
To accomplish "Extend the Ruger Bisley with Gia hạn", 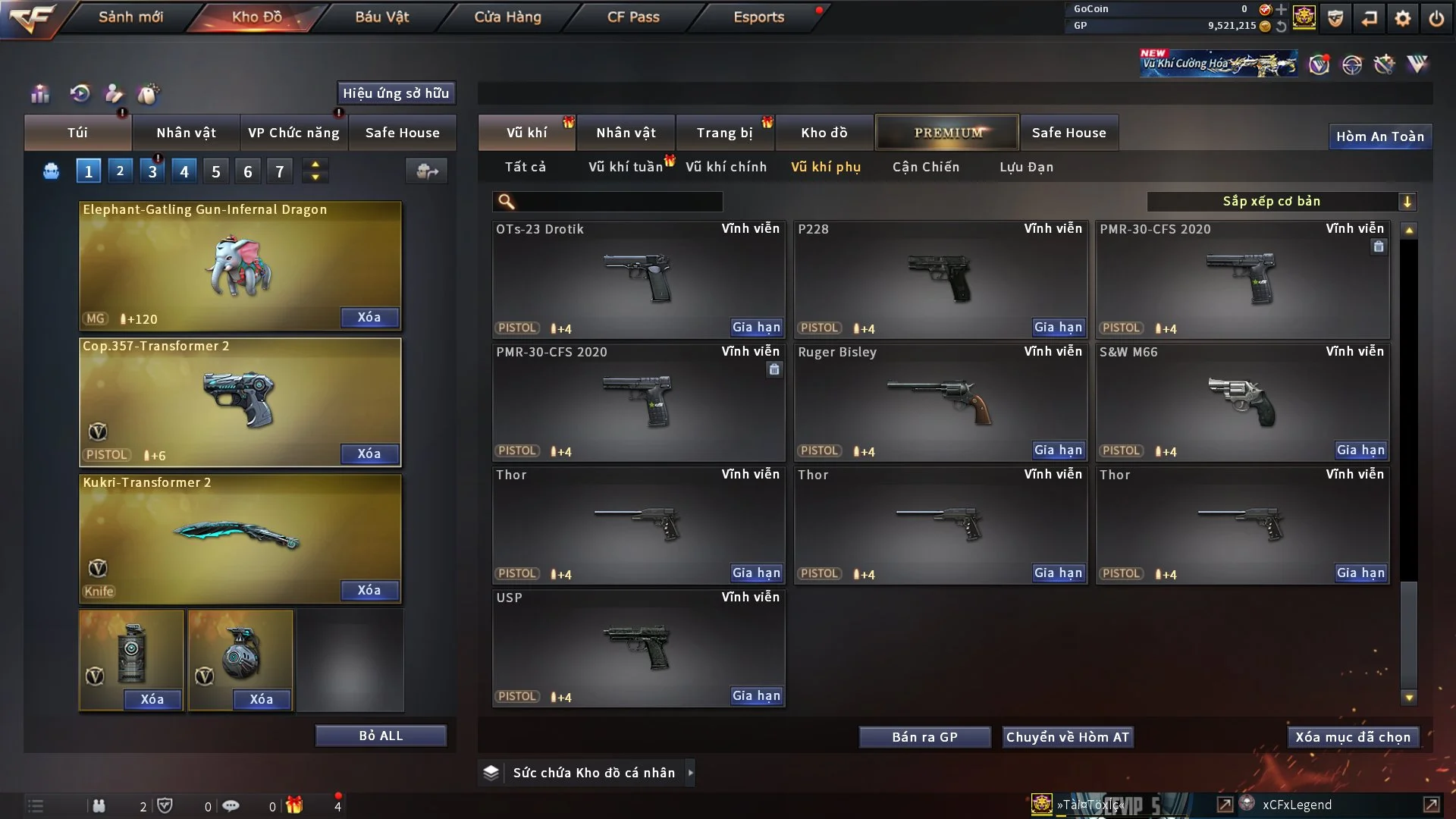I will tap(1058, 450).
